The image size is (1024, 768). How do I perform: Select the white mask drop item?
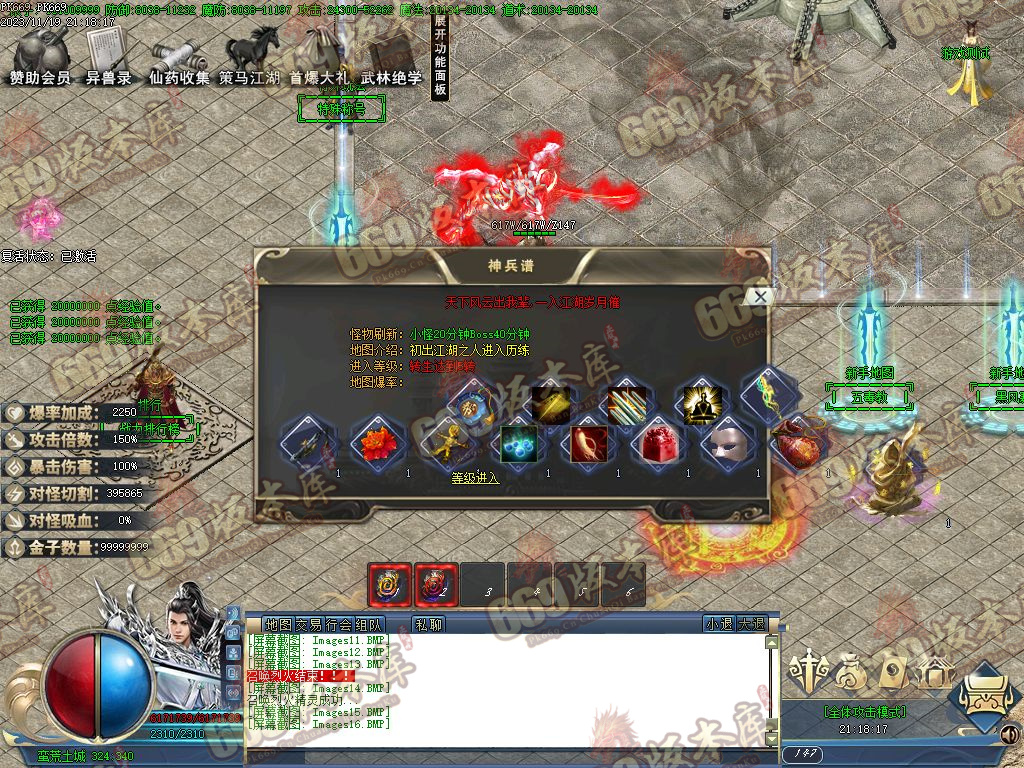pos(727,444)
